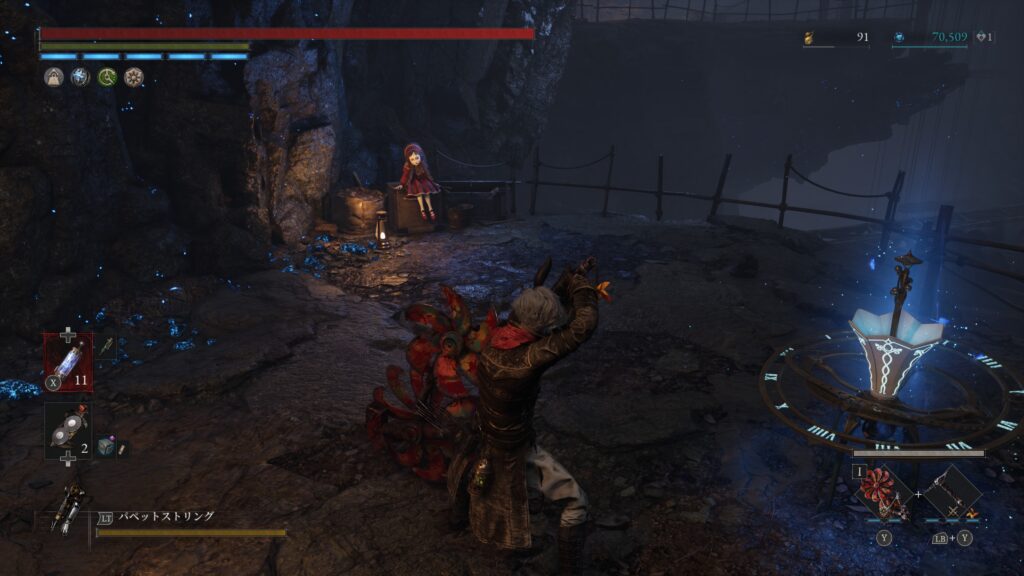Click the blue sparkle status buff icon
The height and width of the screenshot is (576, 1024).
[80, 77]
